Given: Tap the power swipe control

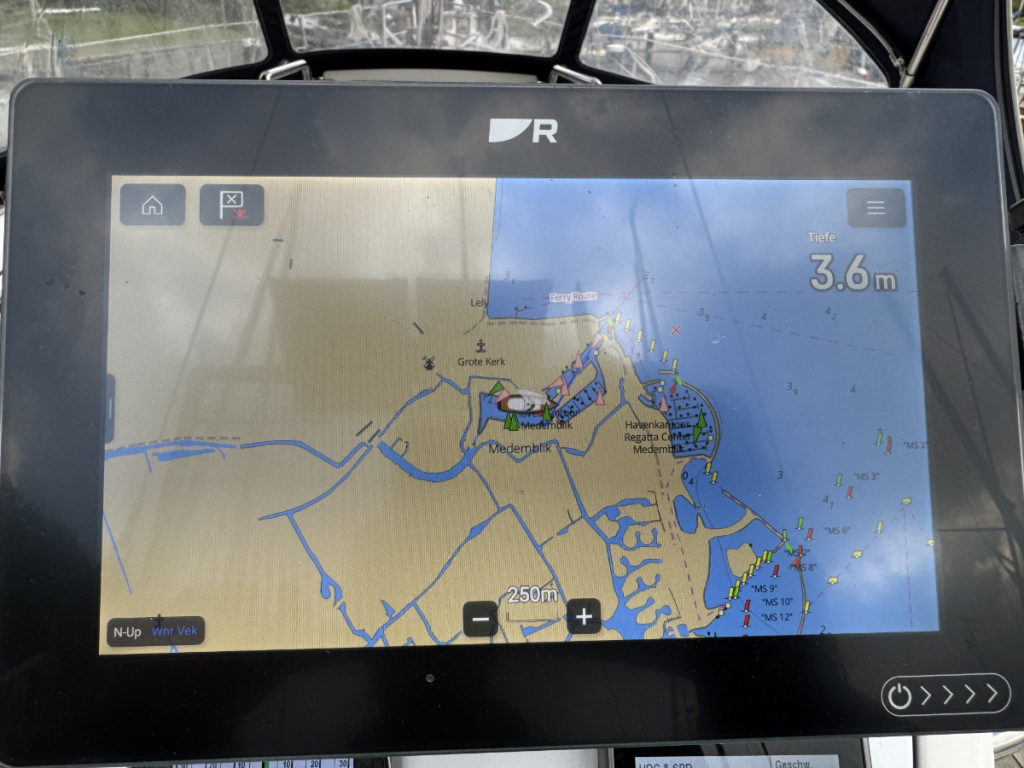Looking at the screenshot, I should pyautogui.click(x=945, y=694).
